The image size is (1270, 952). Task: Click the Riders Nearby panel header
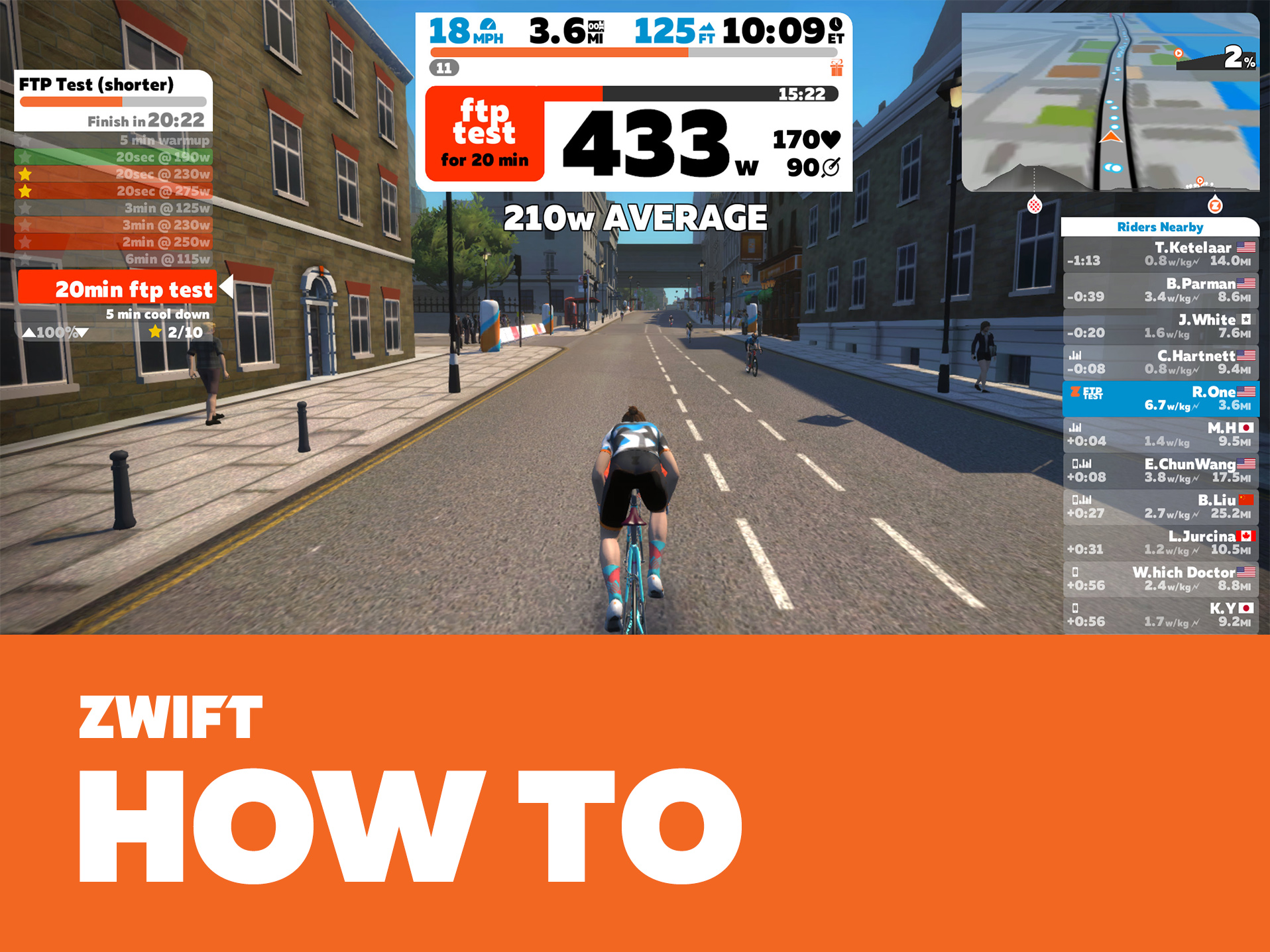1159,227
